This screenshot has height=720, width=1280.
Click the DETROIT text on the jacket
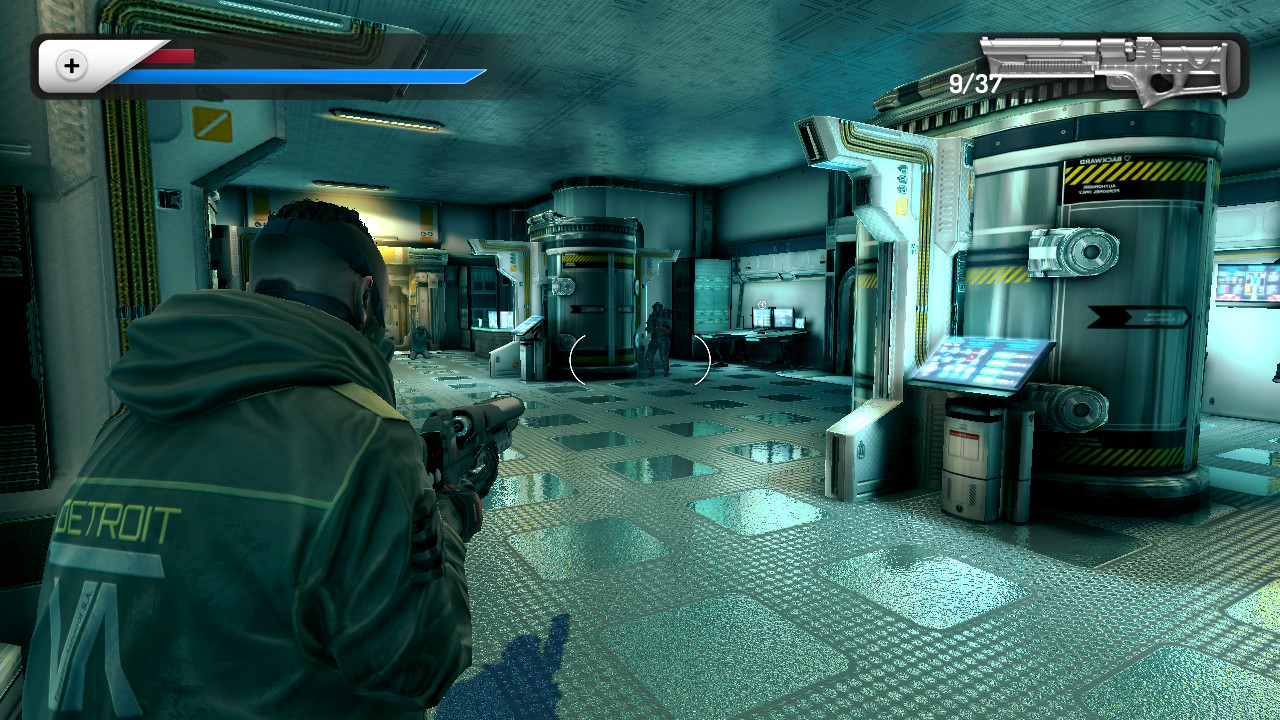[119, 519]
